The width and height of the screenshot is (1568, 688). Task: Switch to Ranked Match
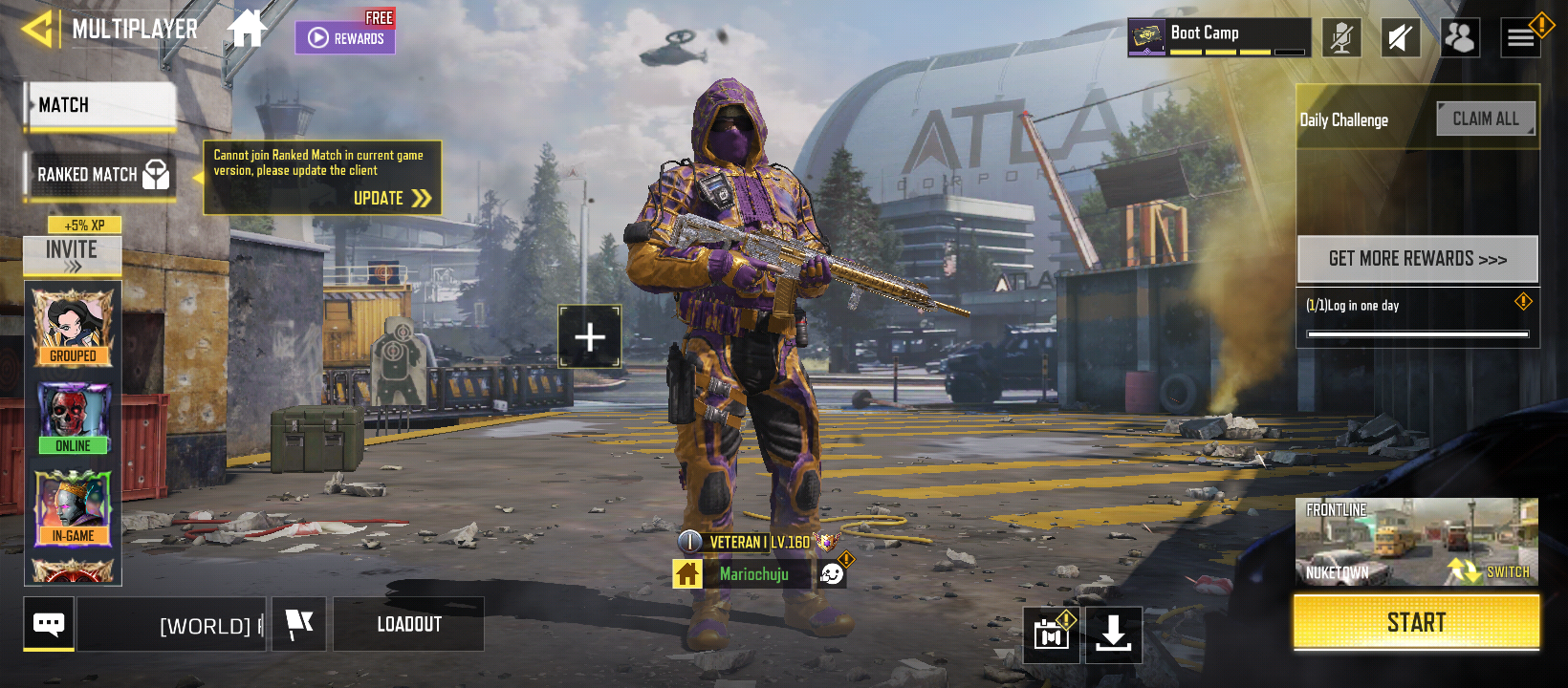[x=100, y=175]
